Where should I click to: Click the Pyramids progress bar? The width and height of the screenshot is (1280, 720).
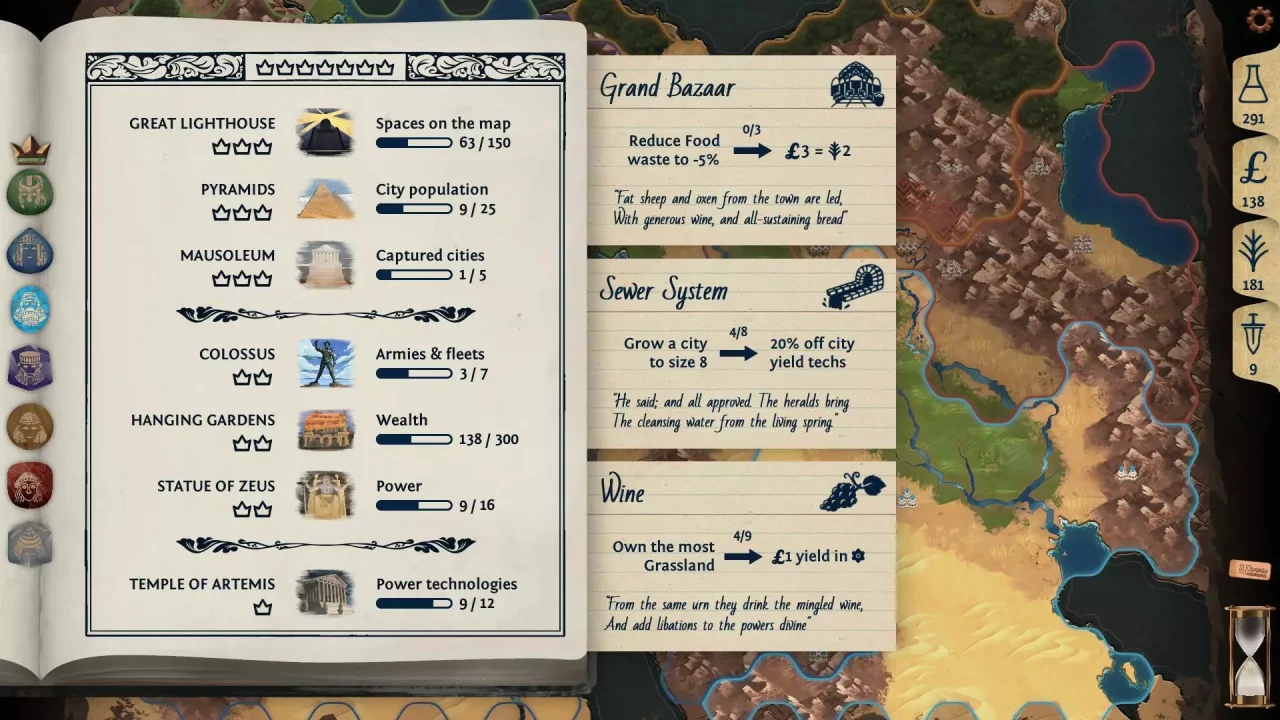click(x=414, y=209)
